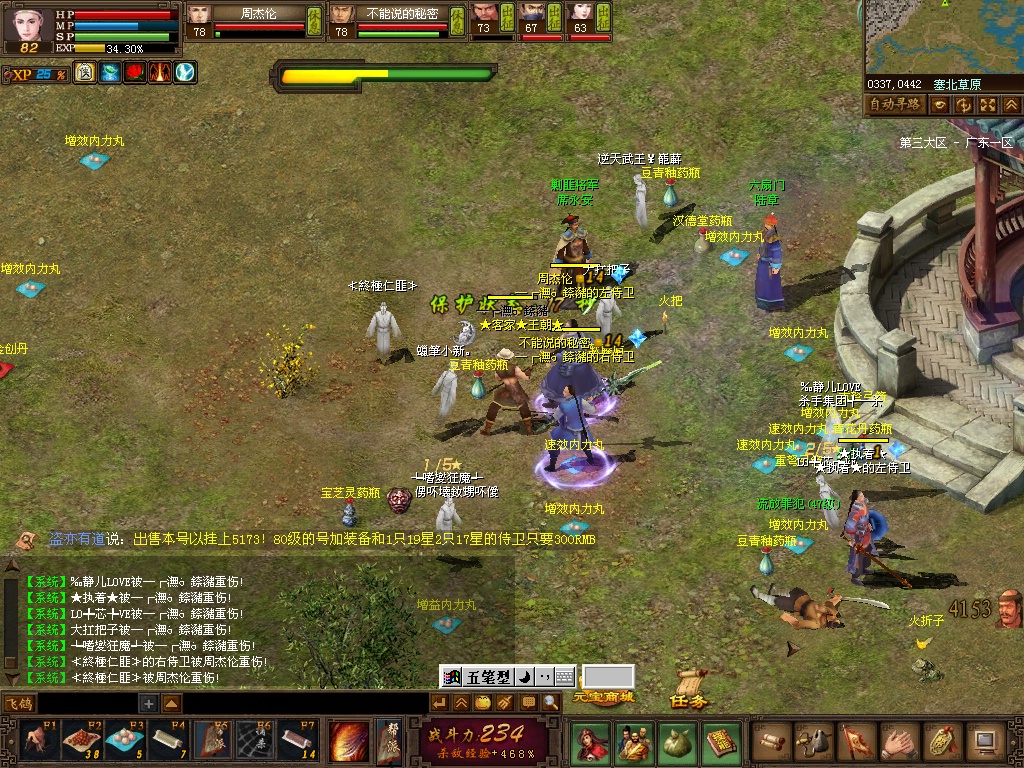Deploy the level 73 guard with 出征
The height and width of the screenshot is (768, 1024).
point(506,16)
